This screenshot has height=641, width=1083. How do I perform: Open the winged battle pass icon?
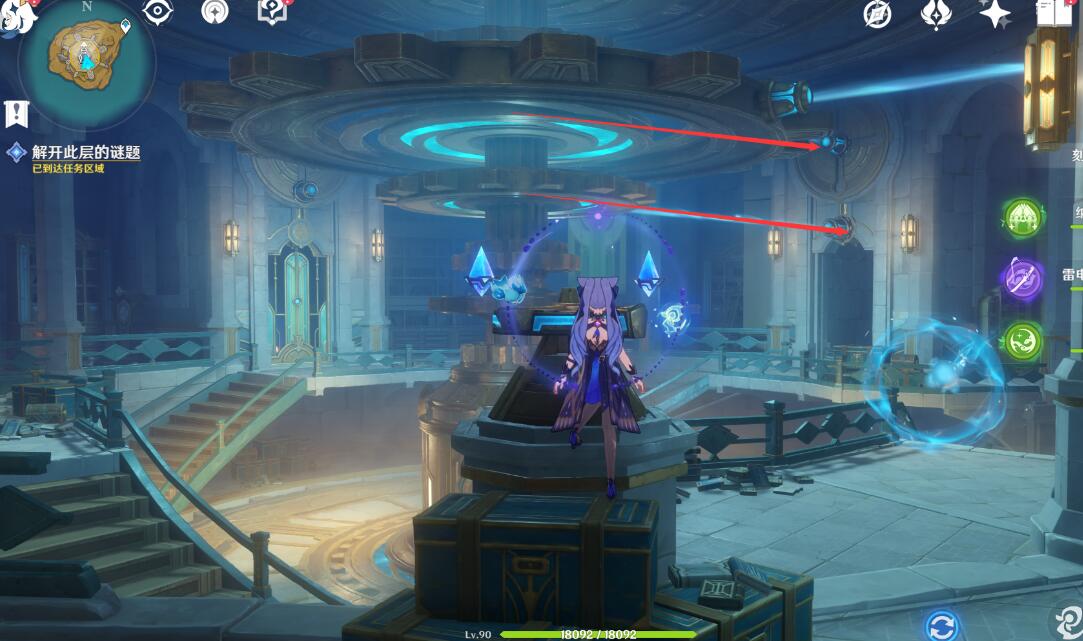click(x=936, y=14)
